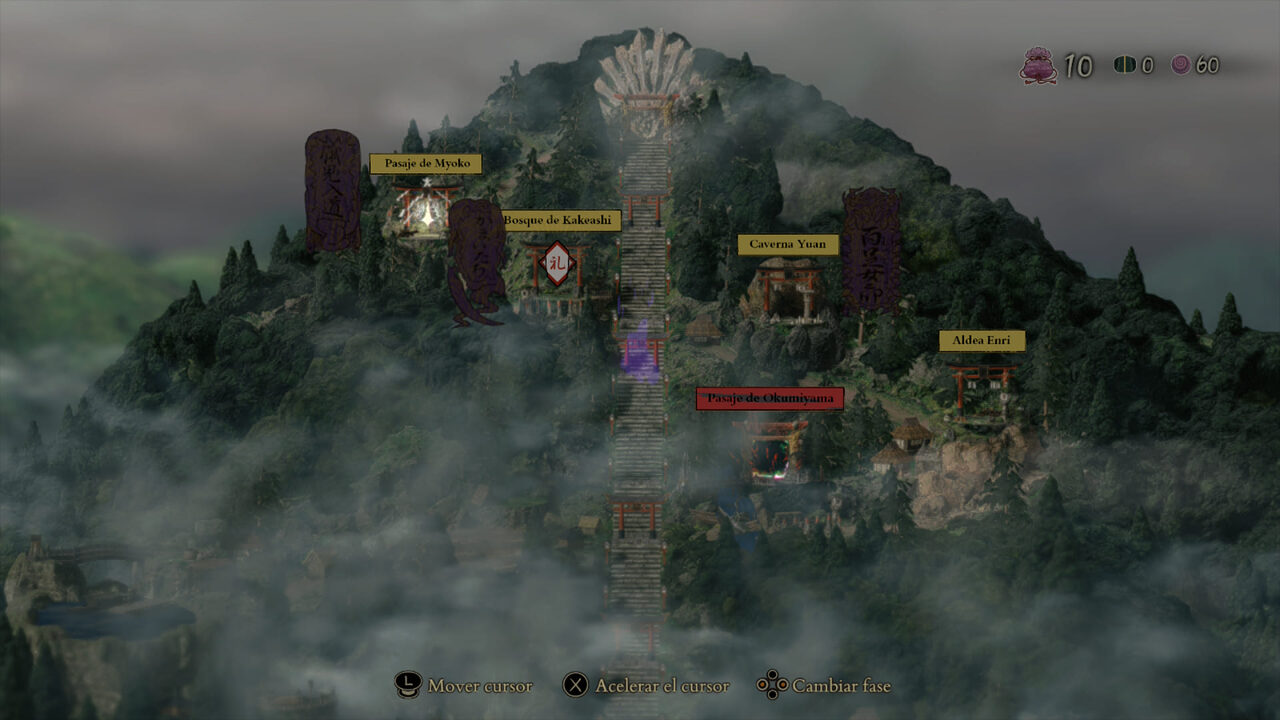Pick the highlighted Pasaje de Okumiyama label

[x=770, y=399]
